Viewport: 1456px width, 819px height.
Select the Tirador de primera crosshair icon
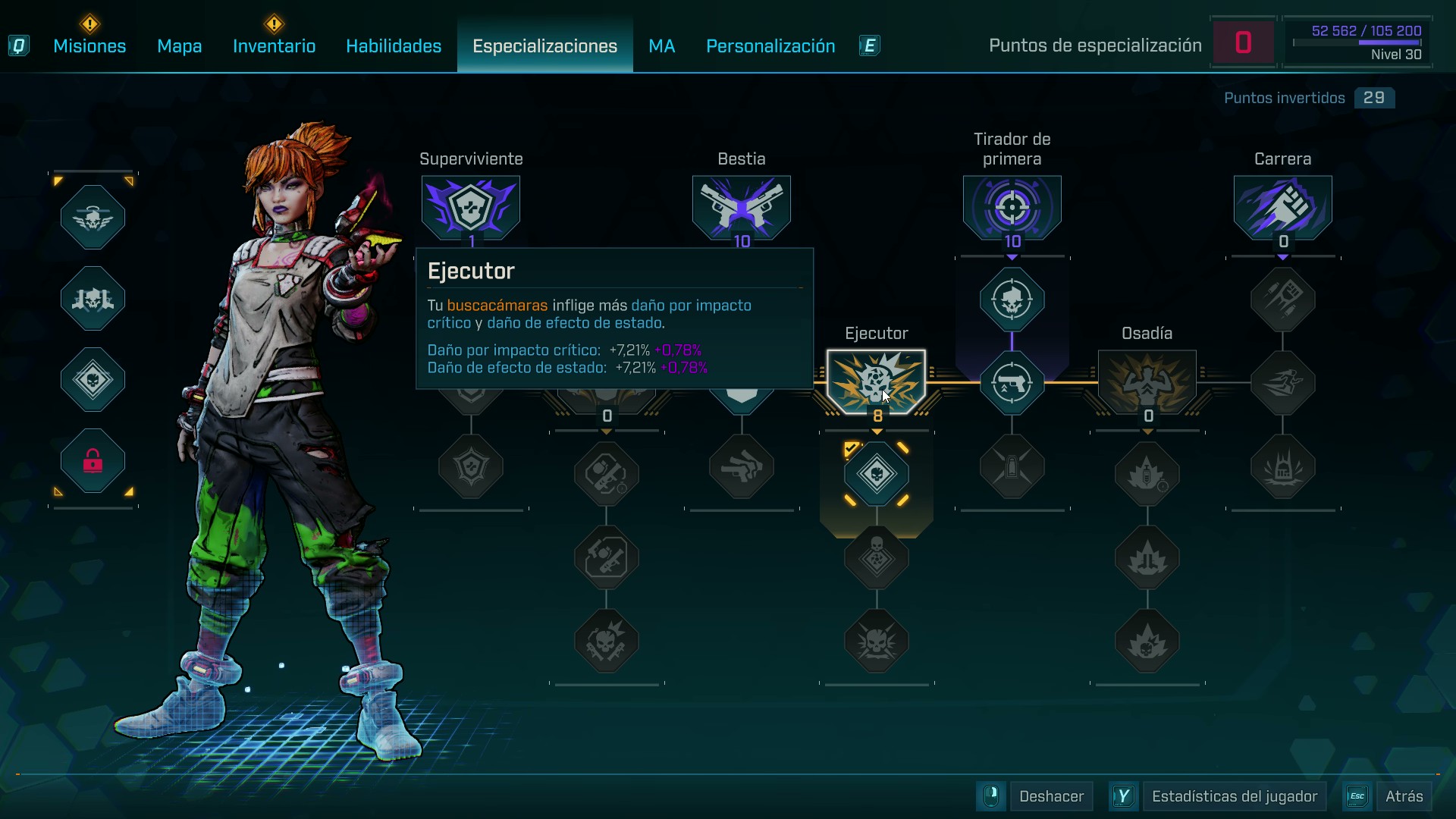[1012, 207]
